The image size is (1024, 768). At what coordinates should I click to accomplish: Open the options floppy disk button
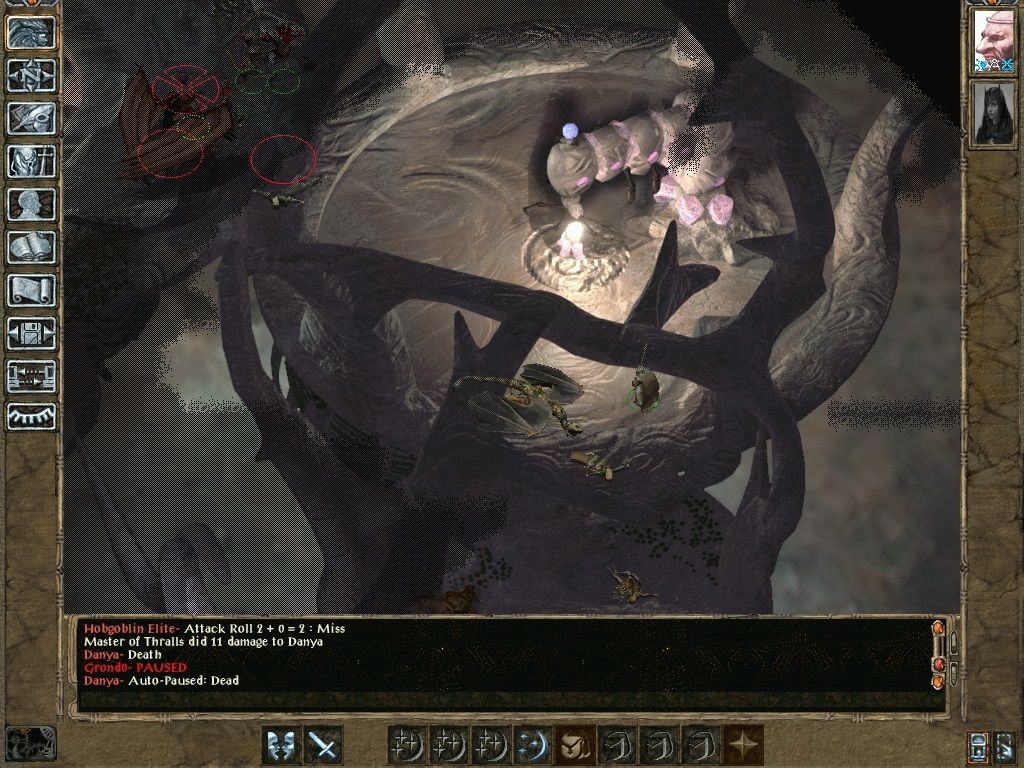point(31,333)
